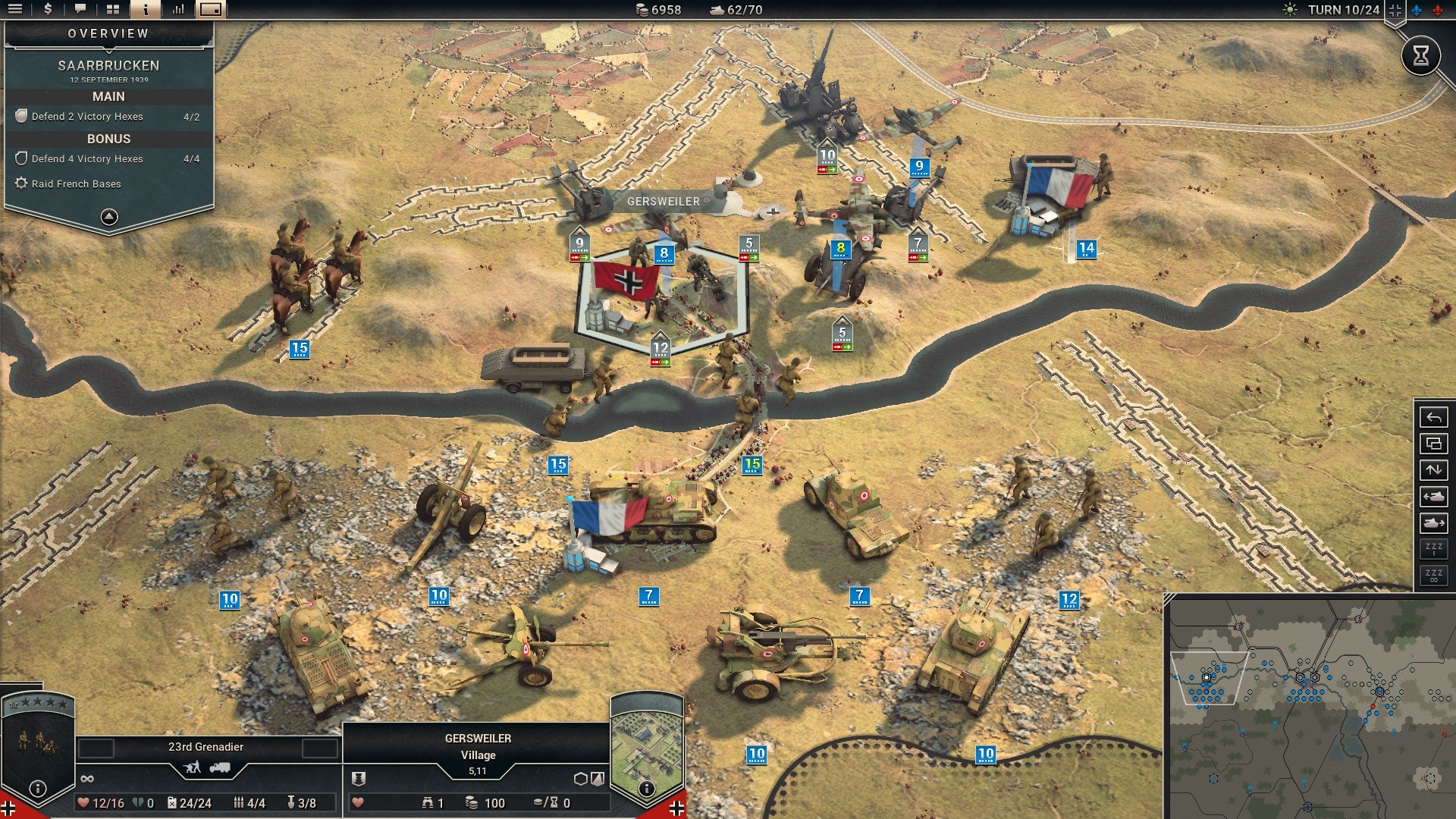End the turn with hourglass button

1420,55
